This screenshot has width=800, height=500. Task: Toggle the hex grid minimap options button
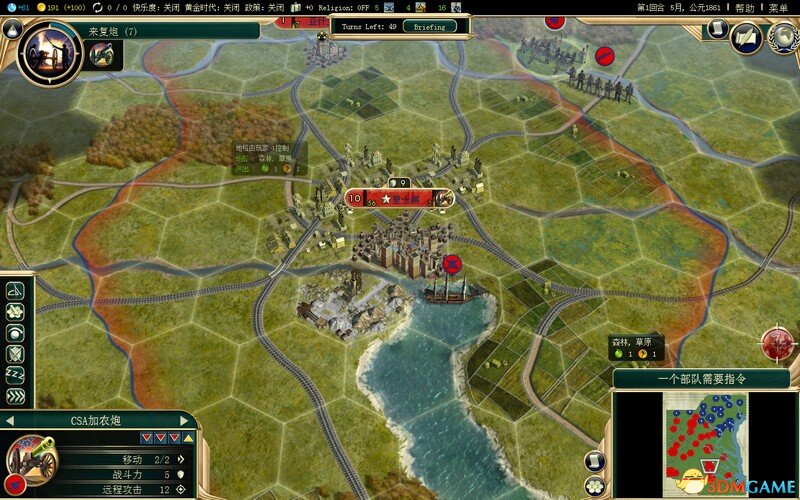[x=594, y=486]
